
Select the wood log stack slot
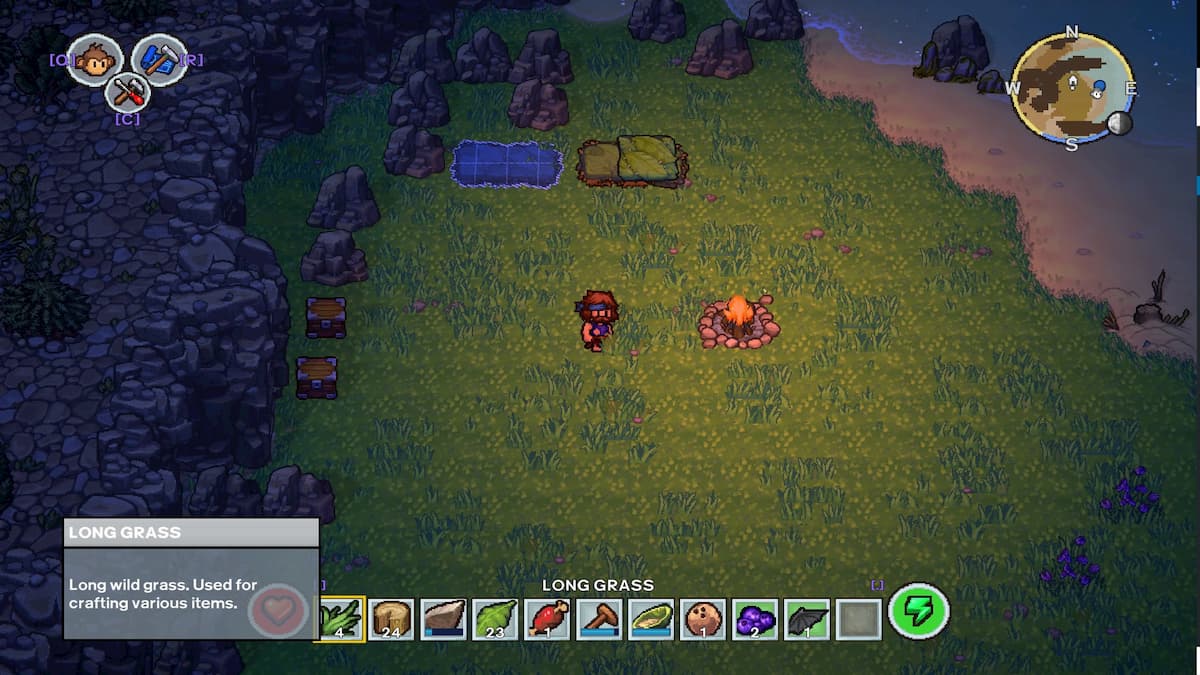[392, 619]
